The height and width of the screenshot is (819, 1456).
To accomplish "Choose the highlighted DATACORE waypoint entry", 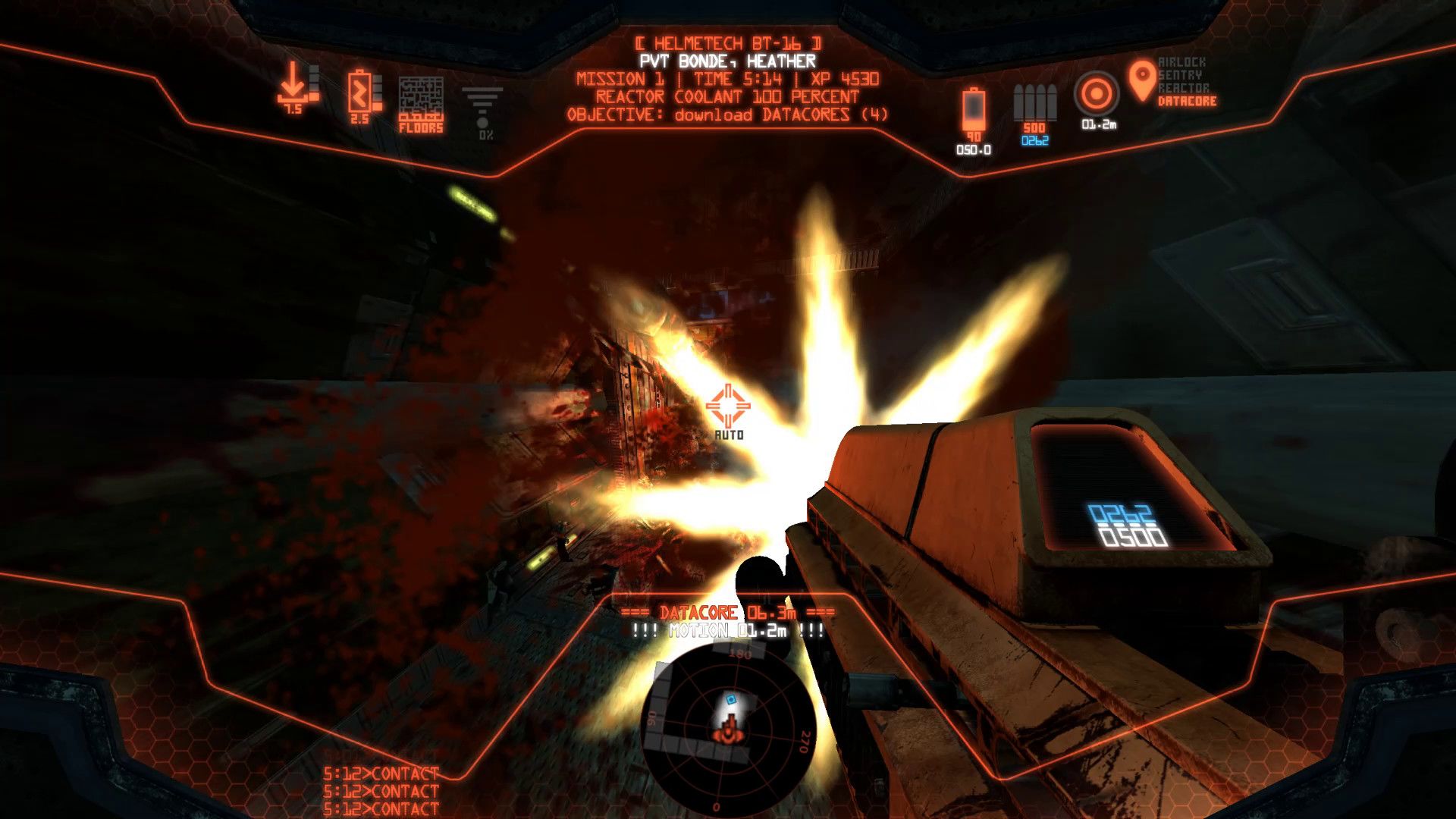I will [1187, 102].
